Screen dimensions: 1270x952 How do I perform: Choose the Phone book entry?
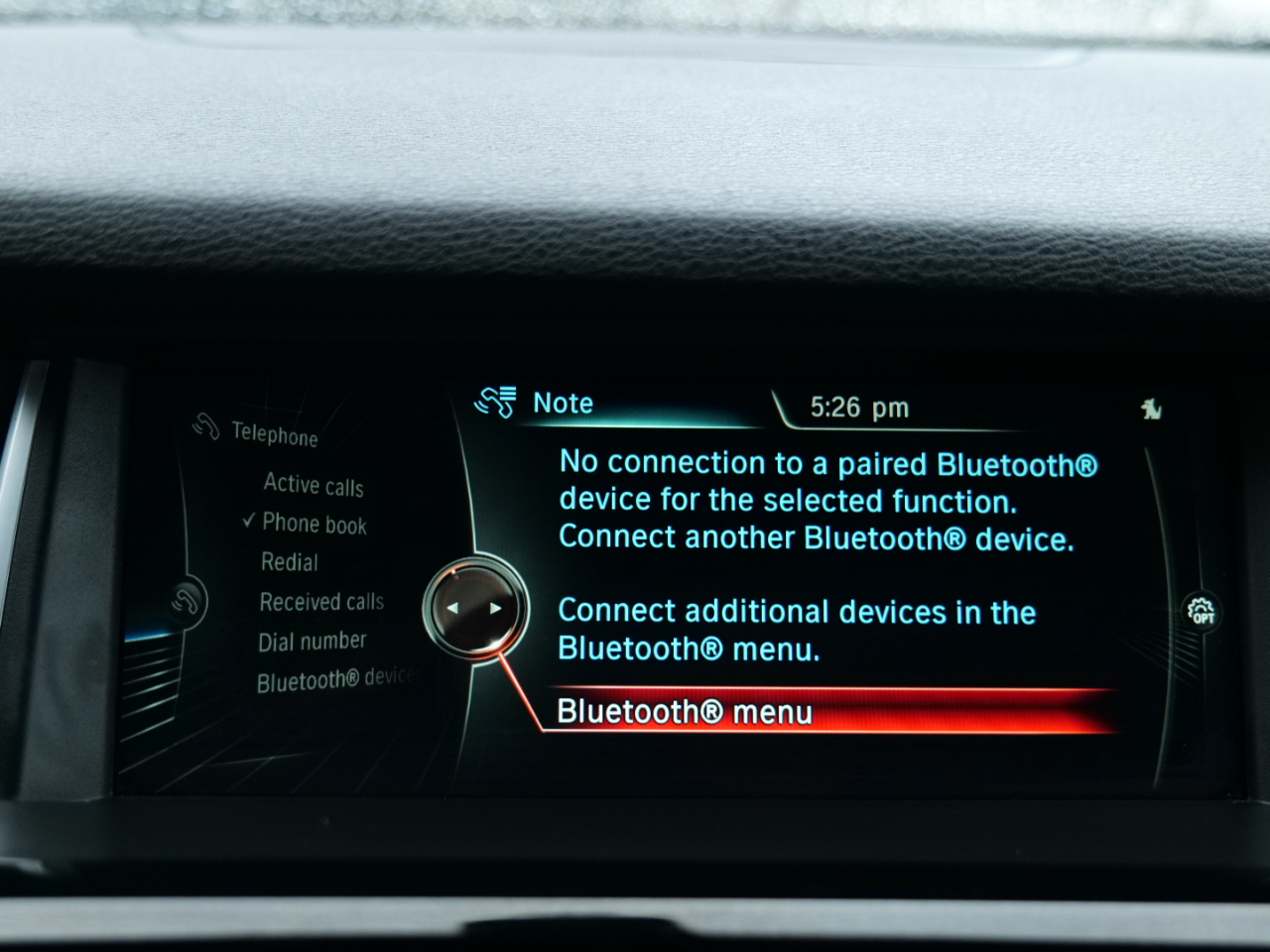314,524
